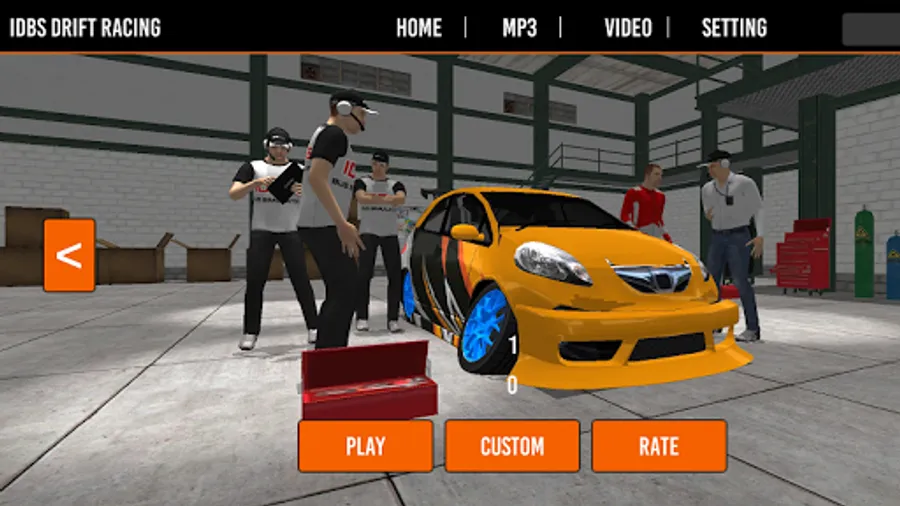This screenshot has width=900, height=506.
Task: Click the RATE button
Action: (x=659, y=446)
